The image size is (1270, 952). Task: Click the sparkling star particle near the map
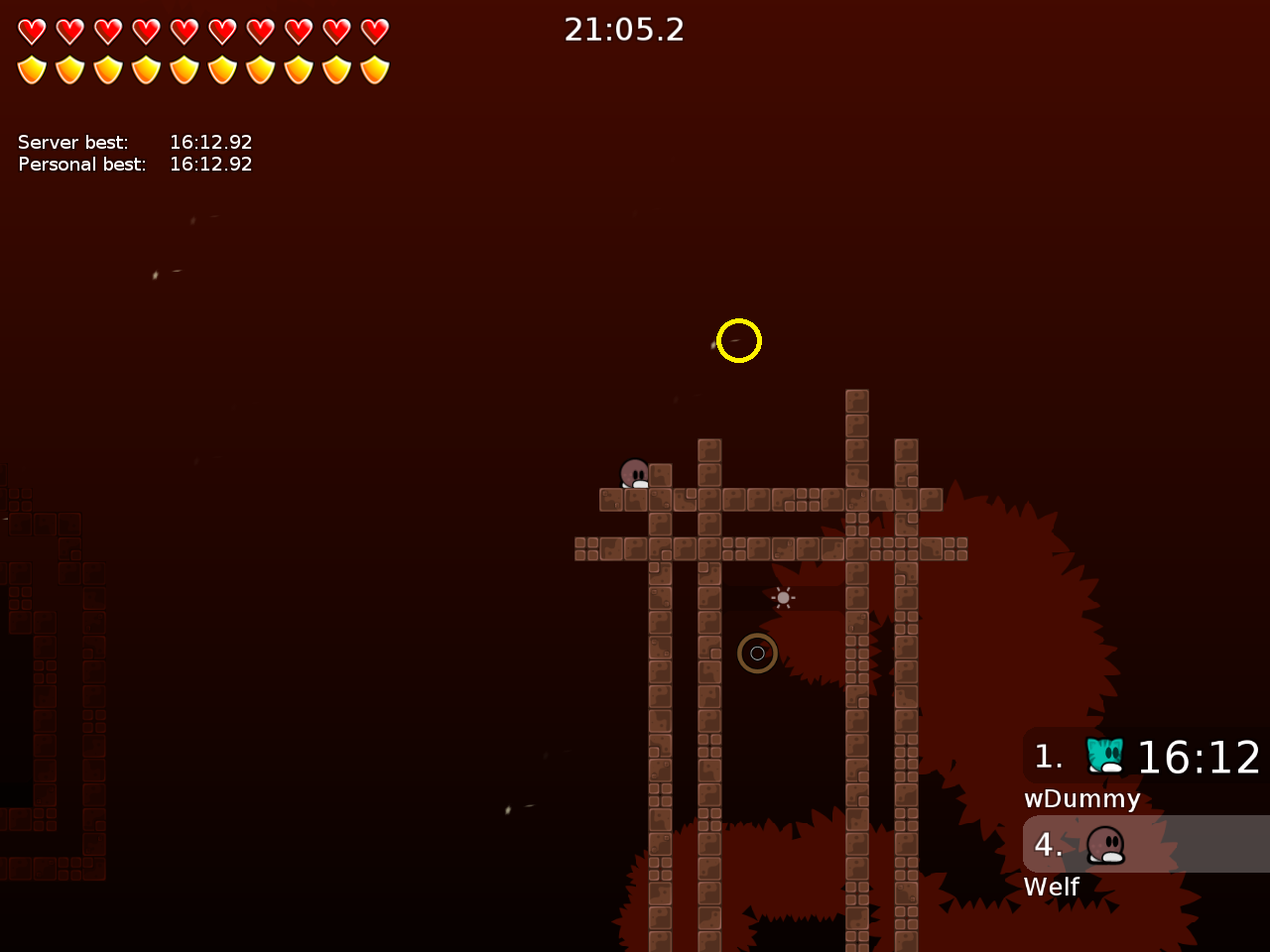(781, 598)
